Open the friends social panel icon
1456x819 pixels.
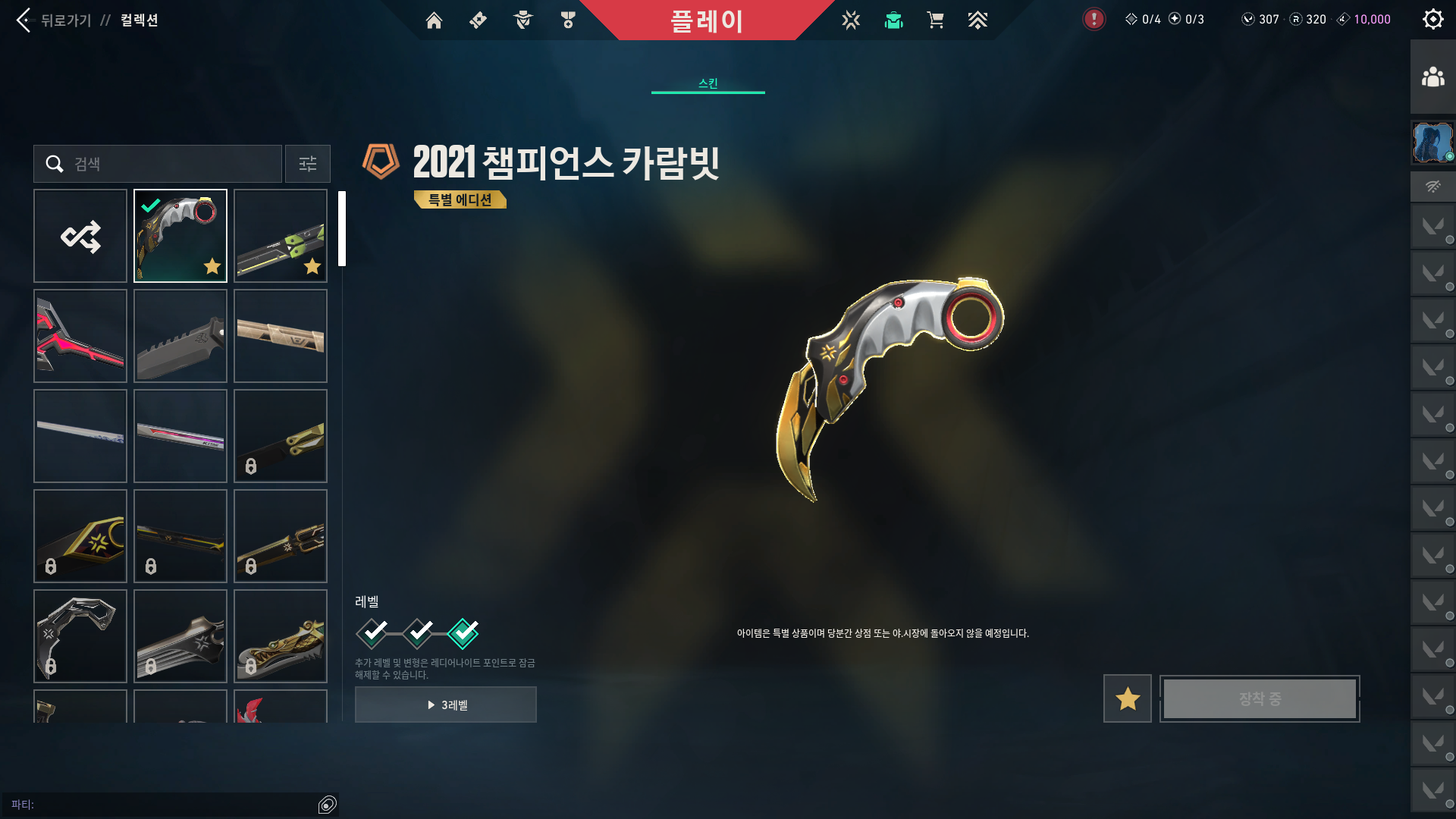pos(1433,74)
